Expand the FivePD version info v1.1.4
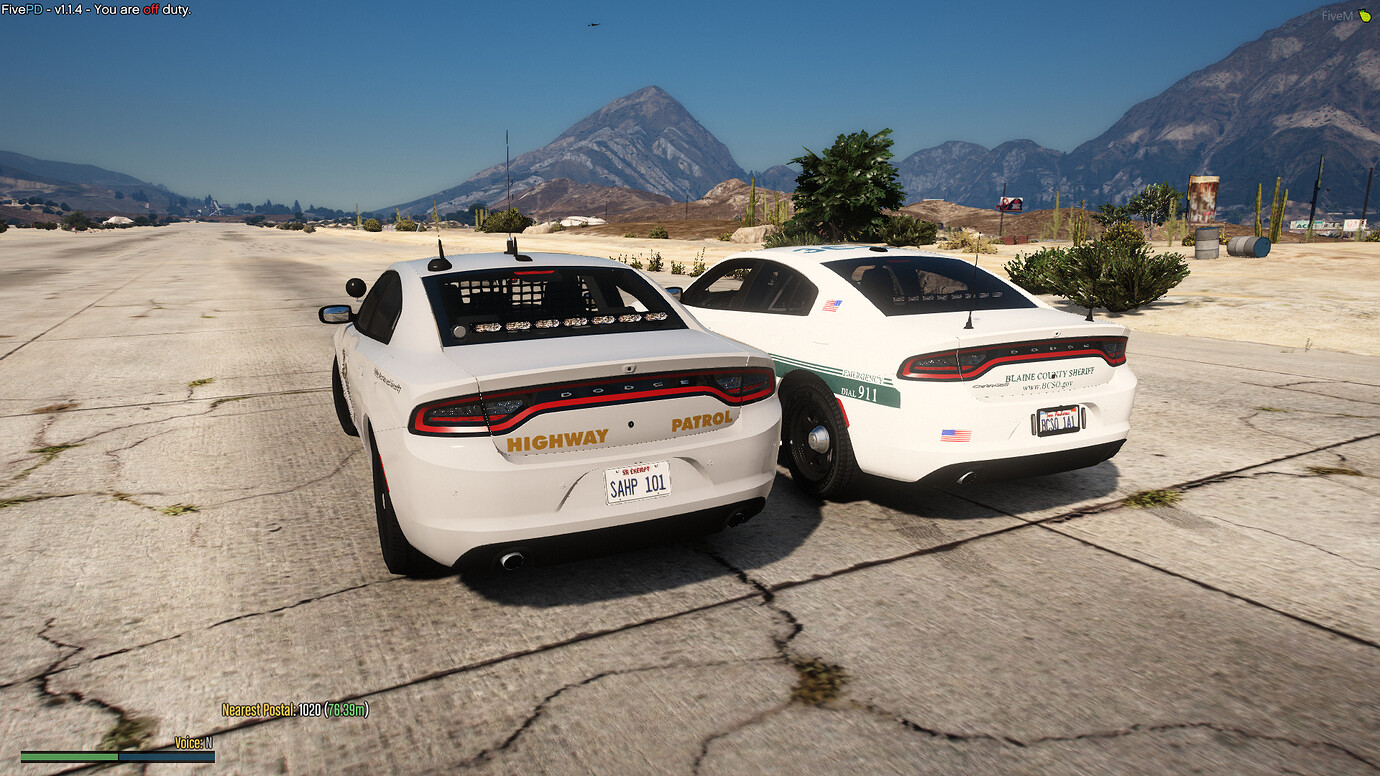 (x=62, y=9)
